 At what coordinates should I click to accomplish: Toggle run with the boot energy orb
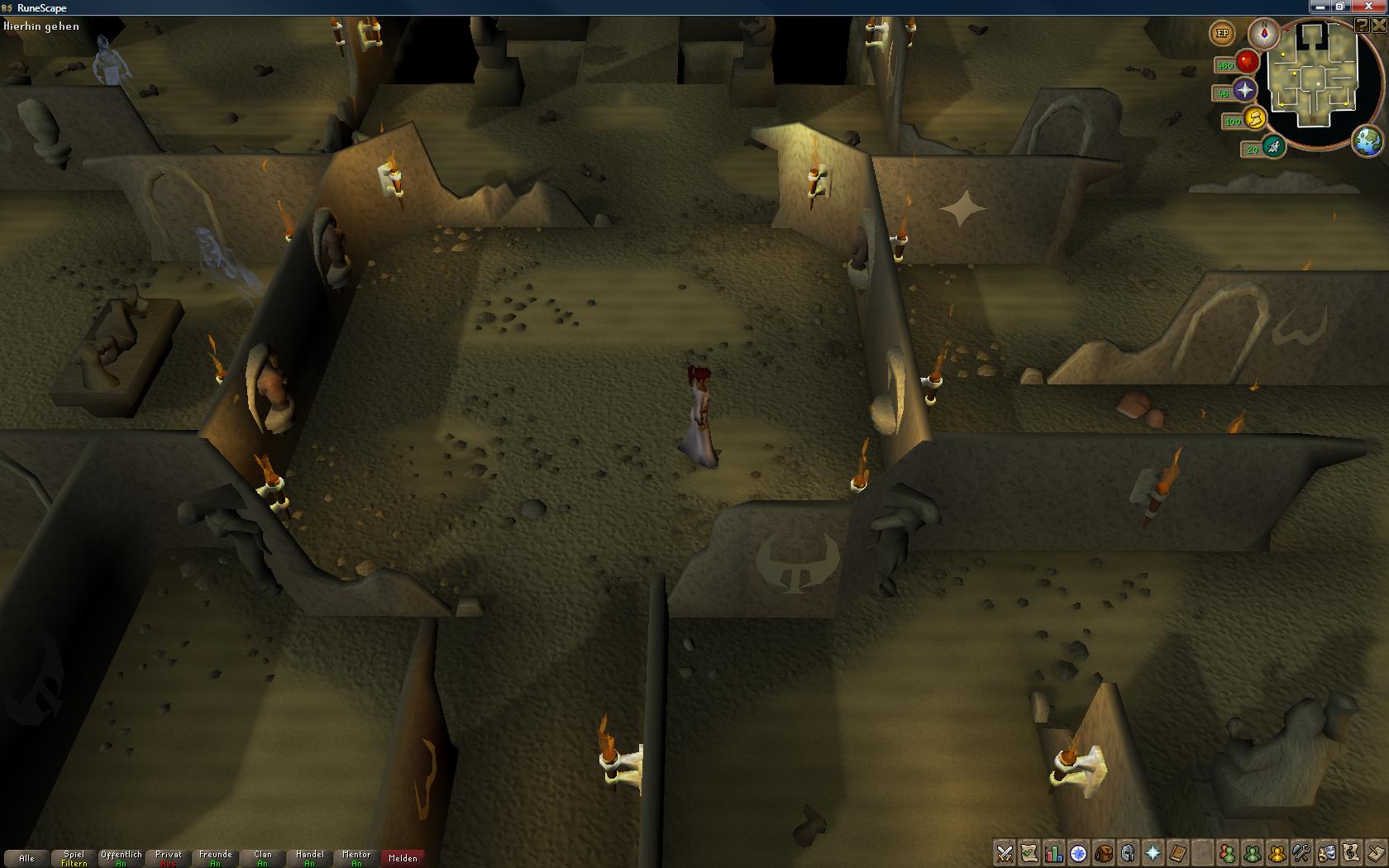1273,148
